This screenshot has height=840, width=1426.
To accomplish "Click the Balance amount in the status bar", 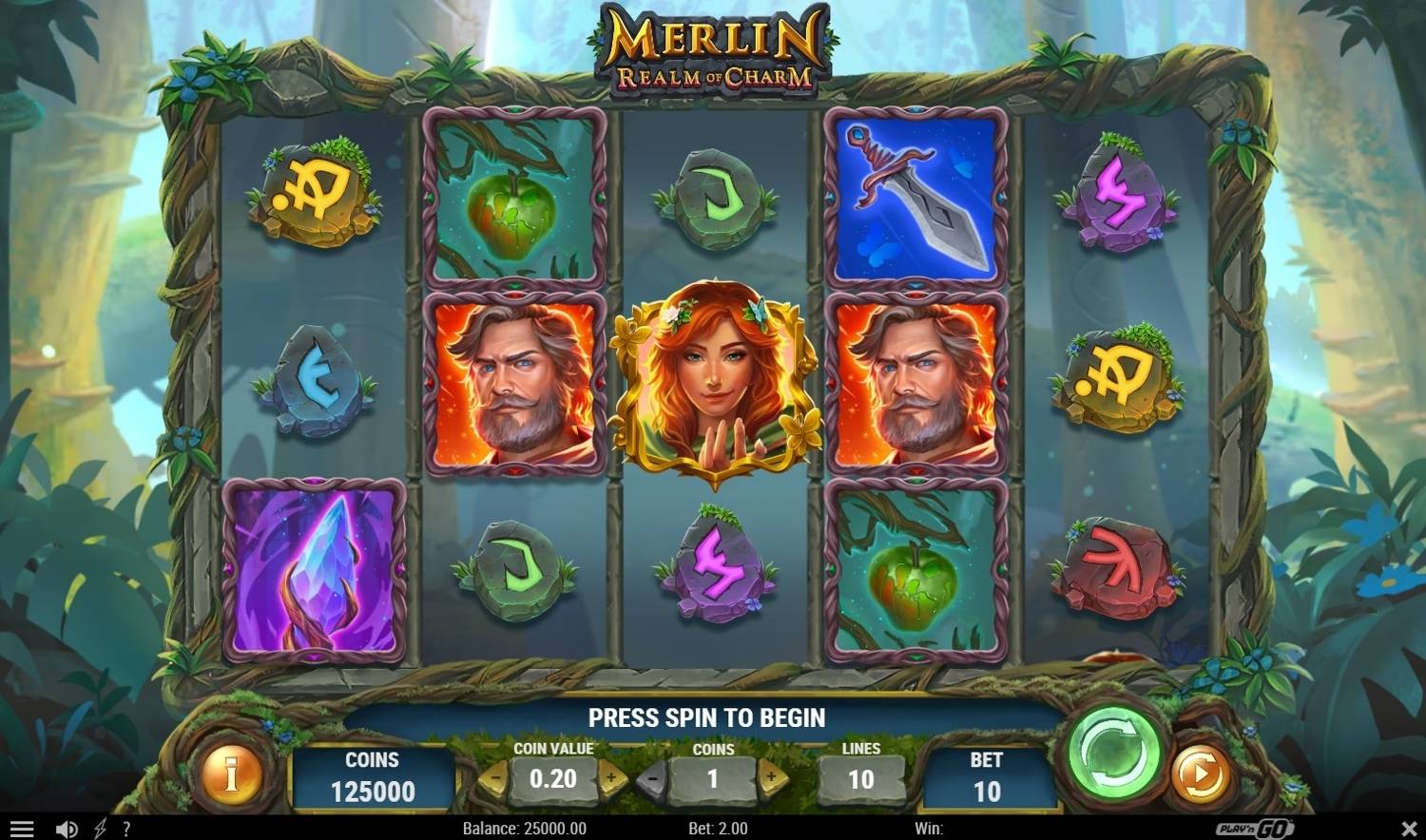I will point(527,828).
